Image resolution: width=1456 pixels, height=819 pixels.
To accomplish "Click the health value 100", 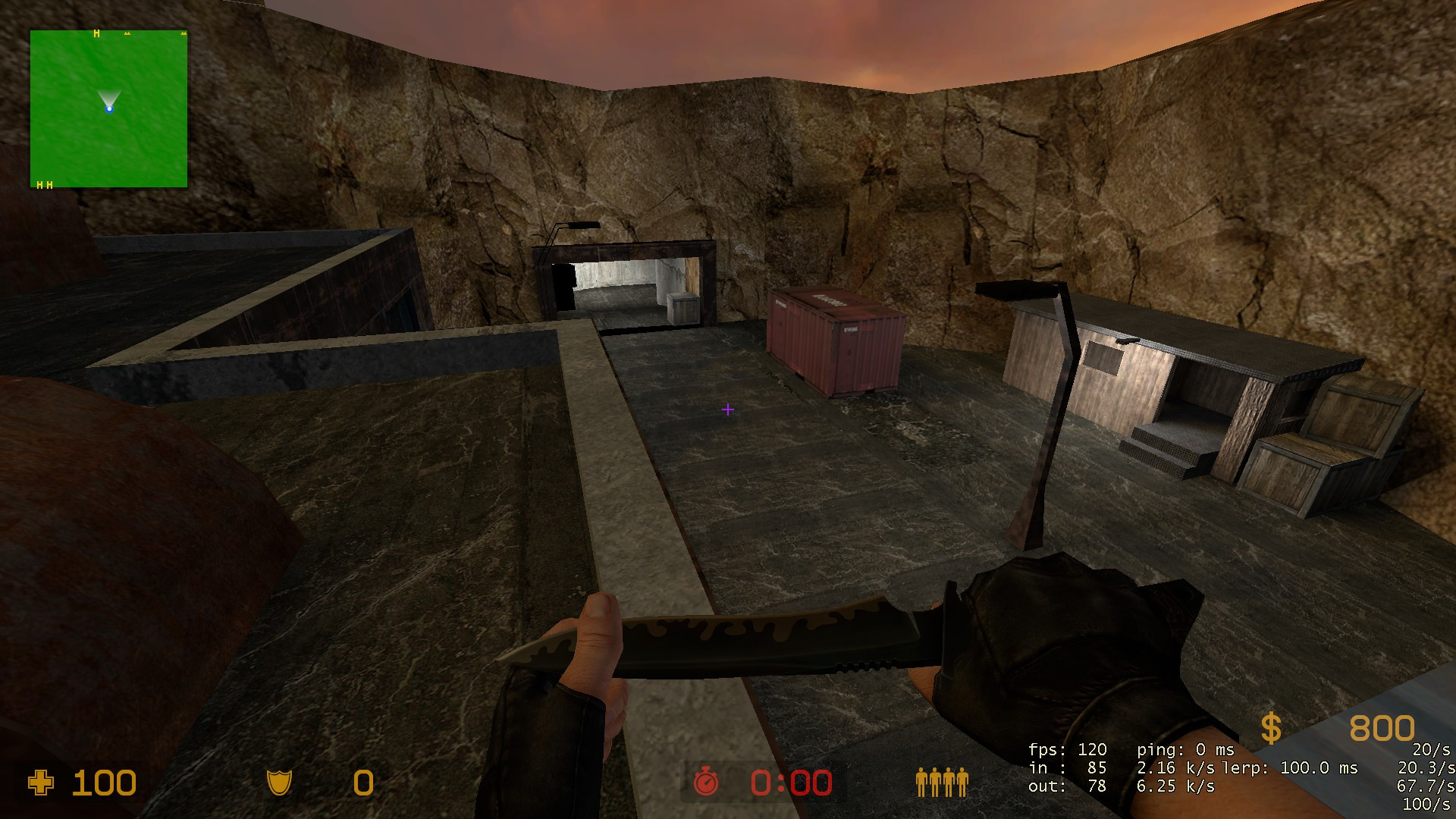I will pyautogui.click(x=105, y=782).
